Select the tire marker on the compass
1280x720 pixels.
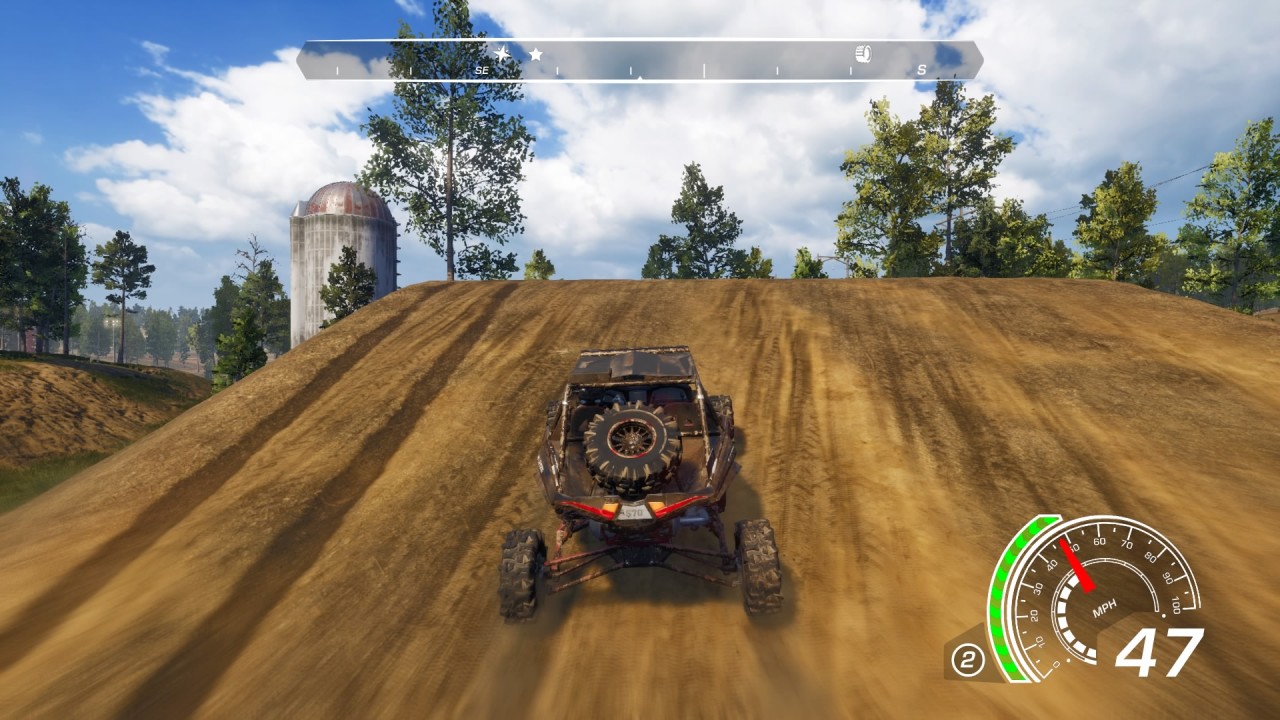pos(863,54)
